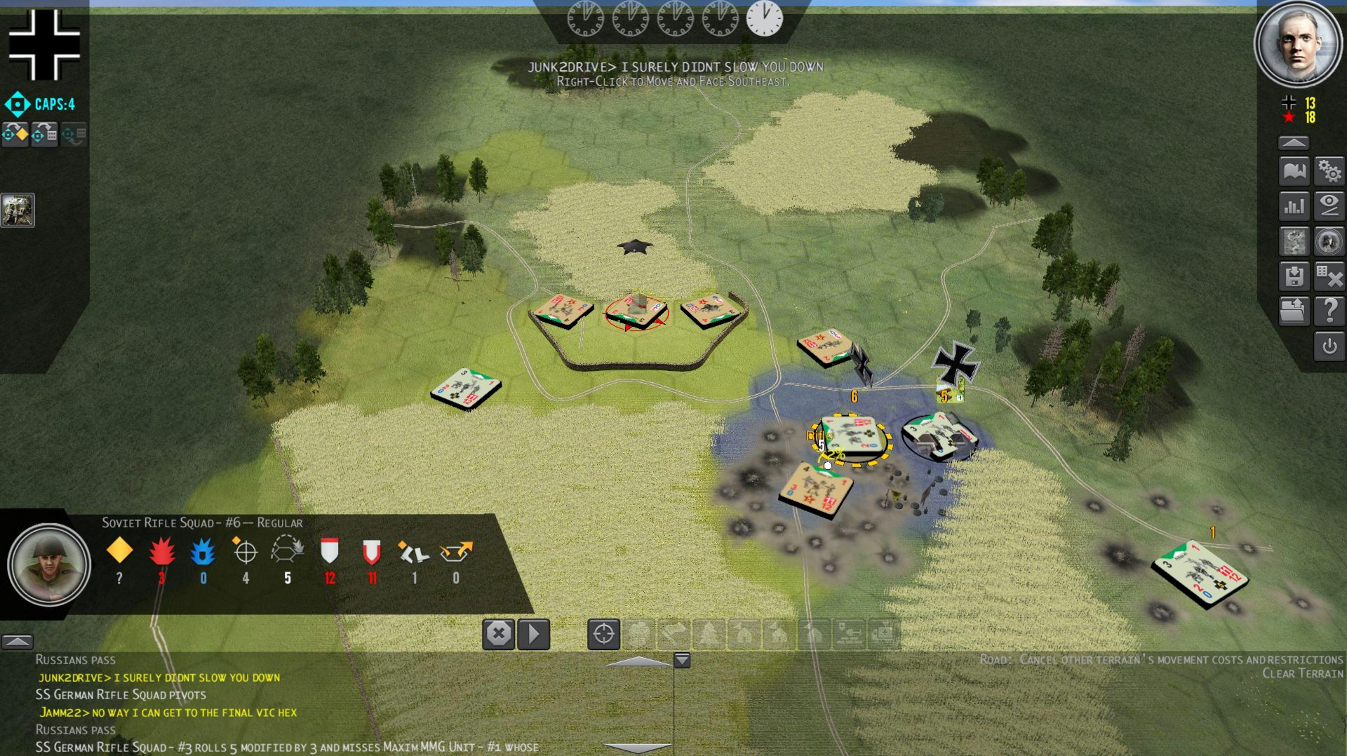This screenshot has height=756, width=1347.
Task: Open help via the question mark icon
Action: 1330,310
